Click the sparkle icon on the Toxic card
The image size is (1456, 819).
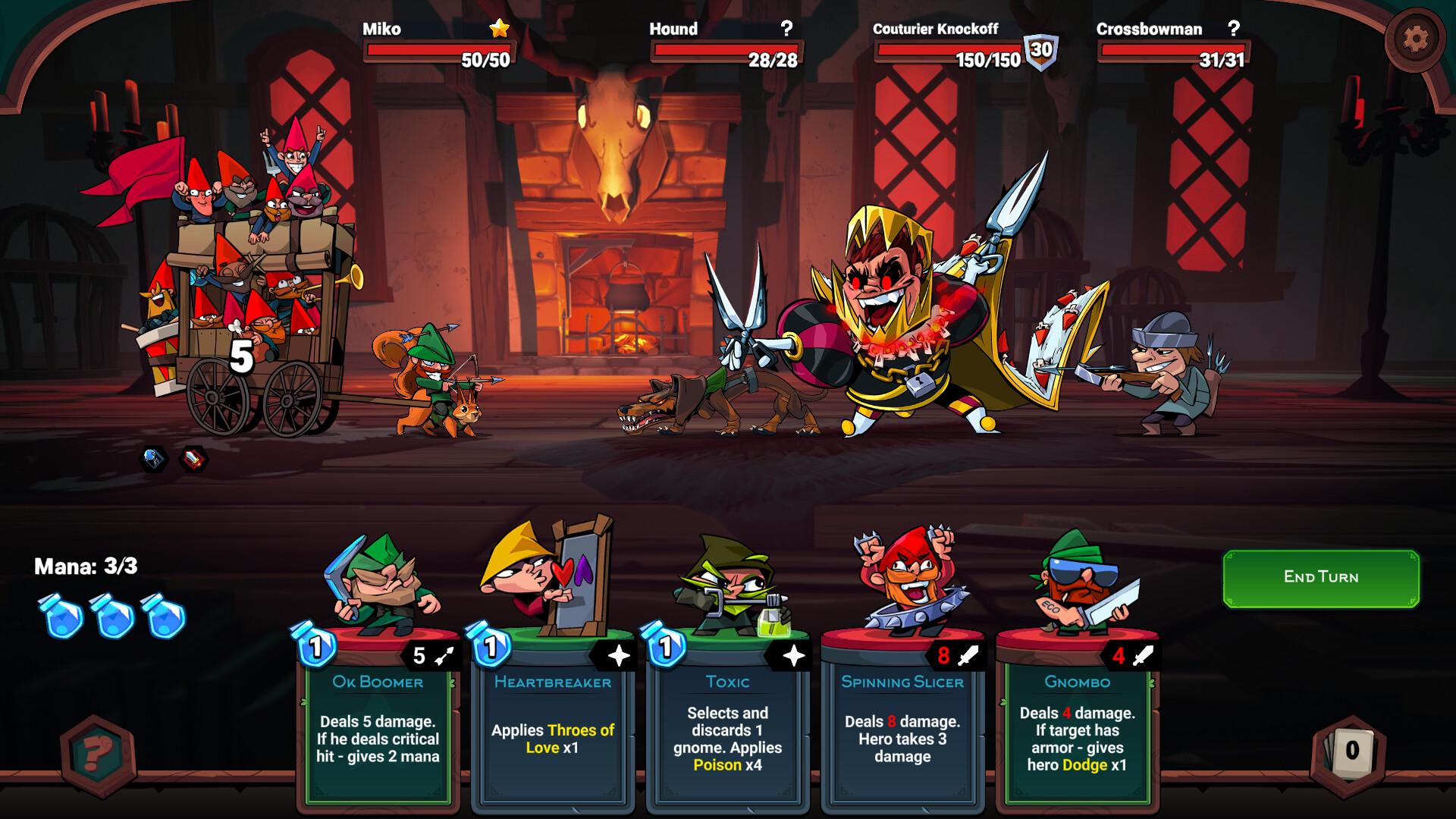coord(793,654)
